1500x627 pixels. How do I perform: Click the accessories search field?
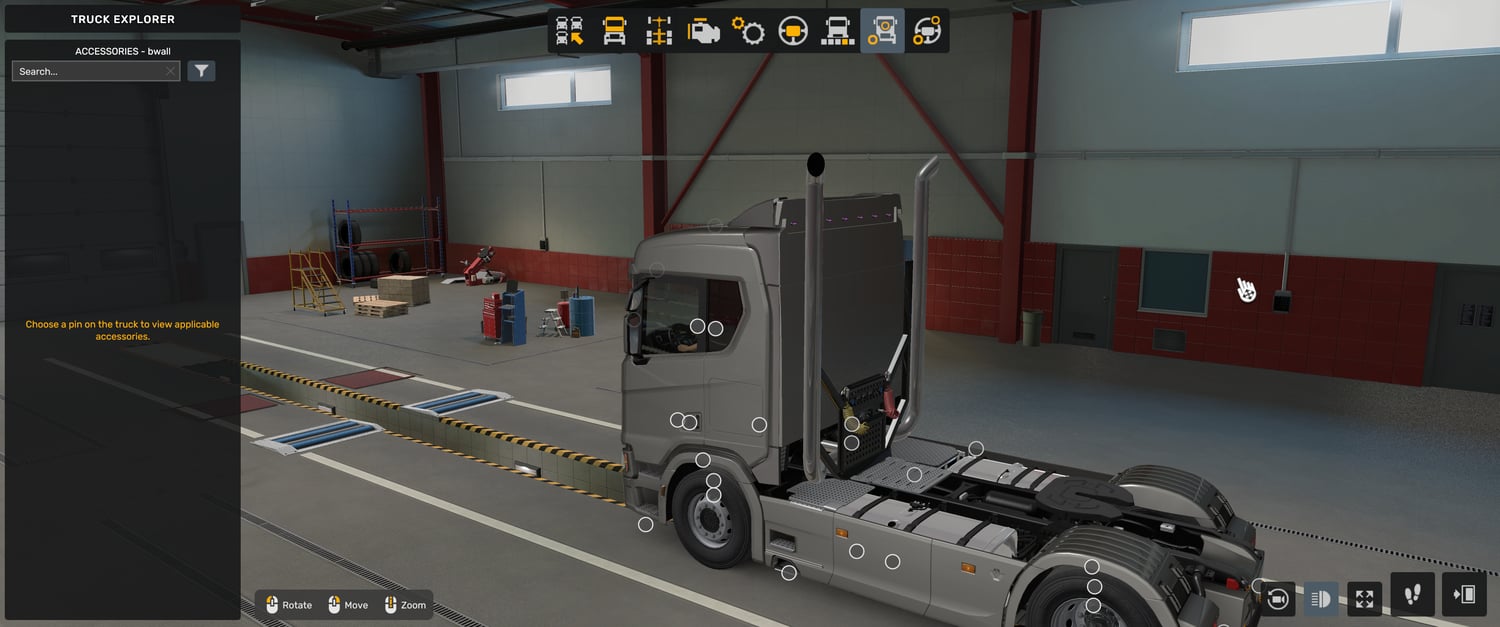[90, 72]
